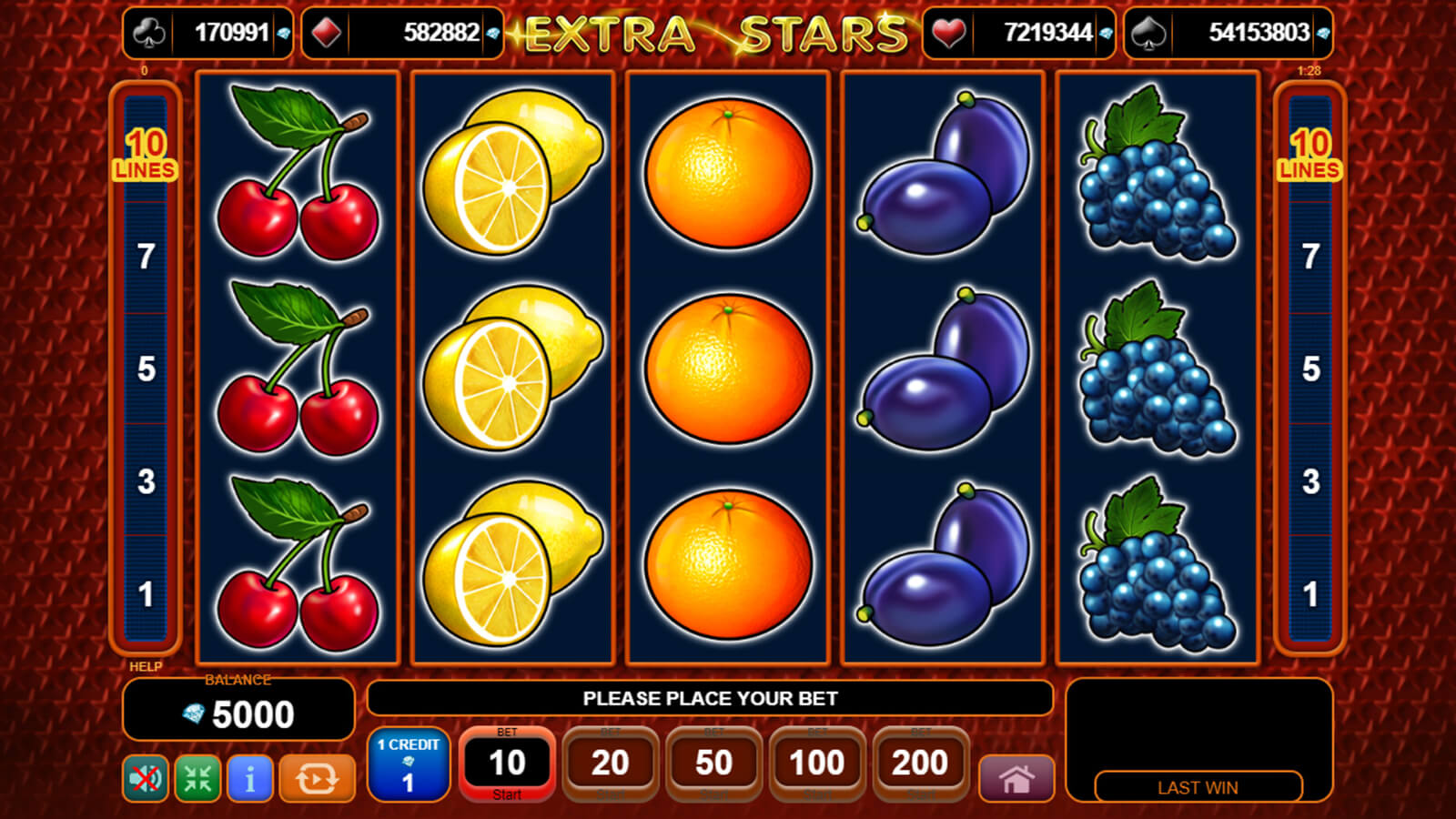Pick the 200 bet button
Screen dimensions: 1456x819
tap(920, 763)
